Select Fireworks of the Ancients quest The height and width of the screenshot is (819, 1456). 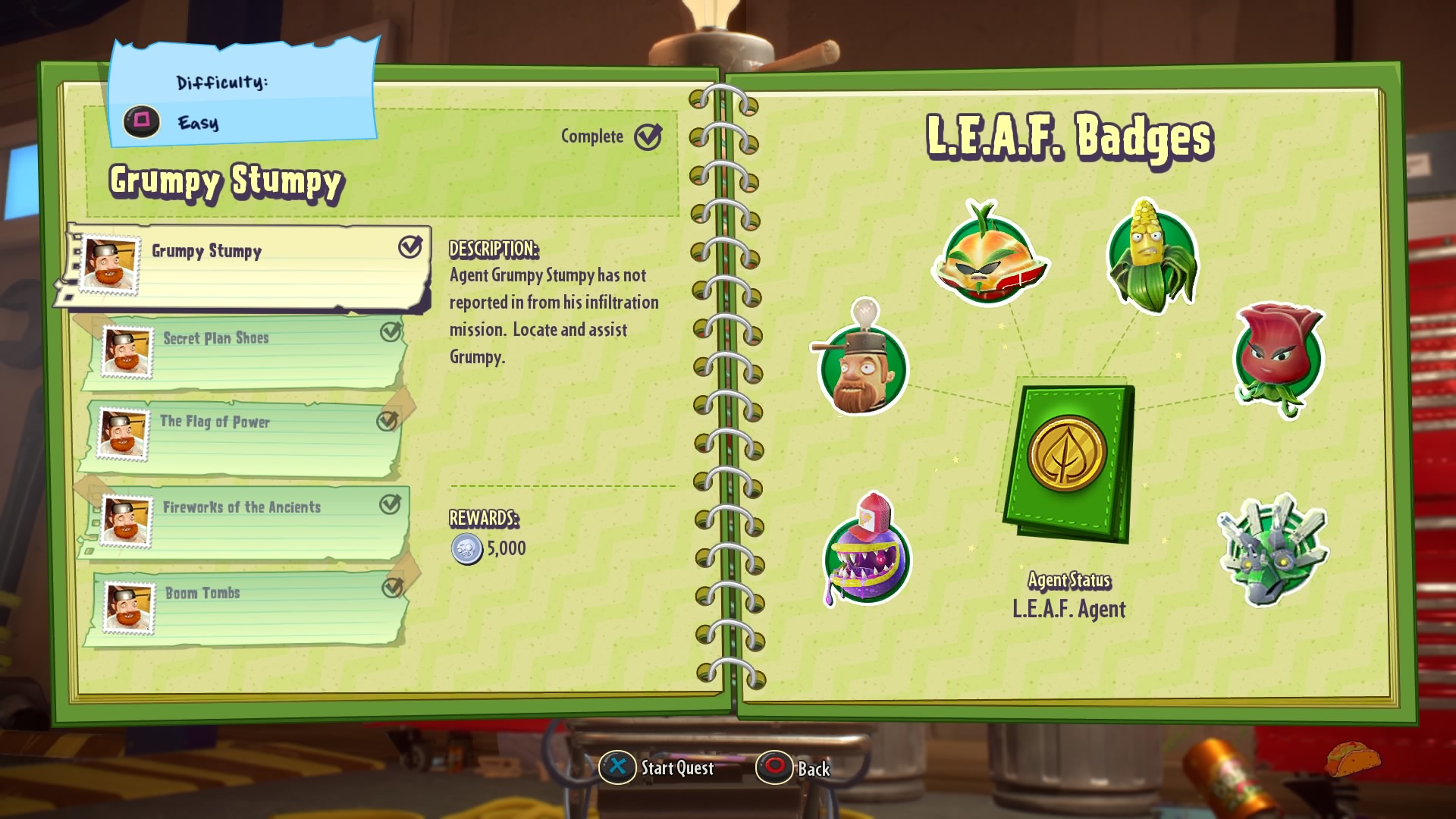point(243,522)
